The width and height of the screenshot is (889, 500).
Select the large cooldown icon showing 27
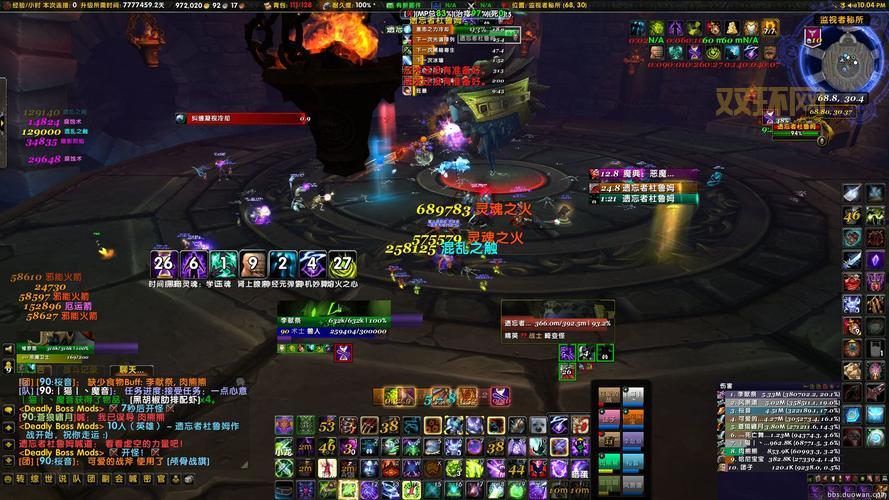point(343,265)
